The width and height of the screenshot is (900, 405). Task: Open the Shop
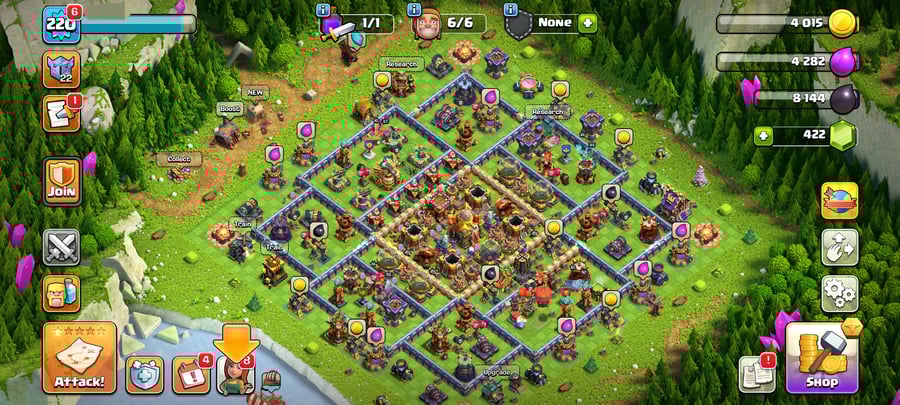pyautogui.click(x=820, y=357)
